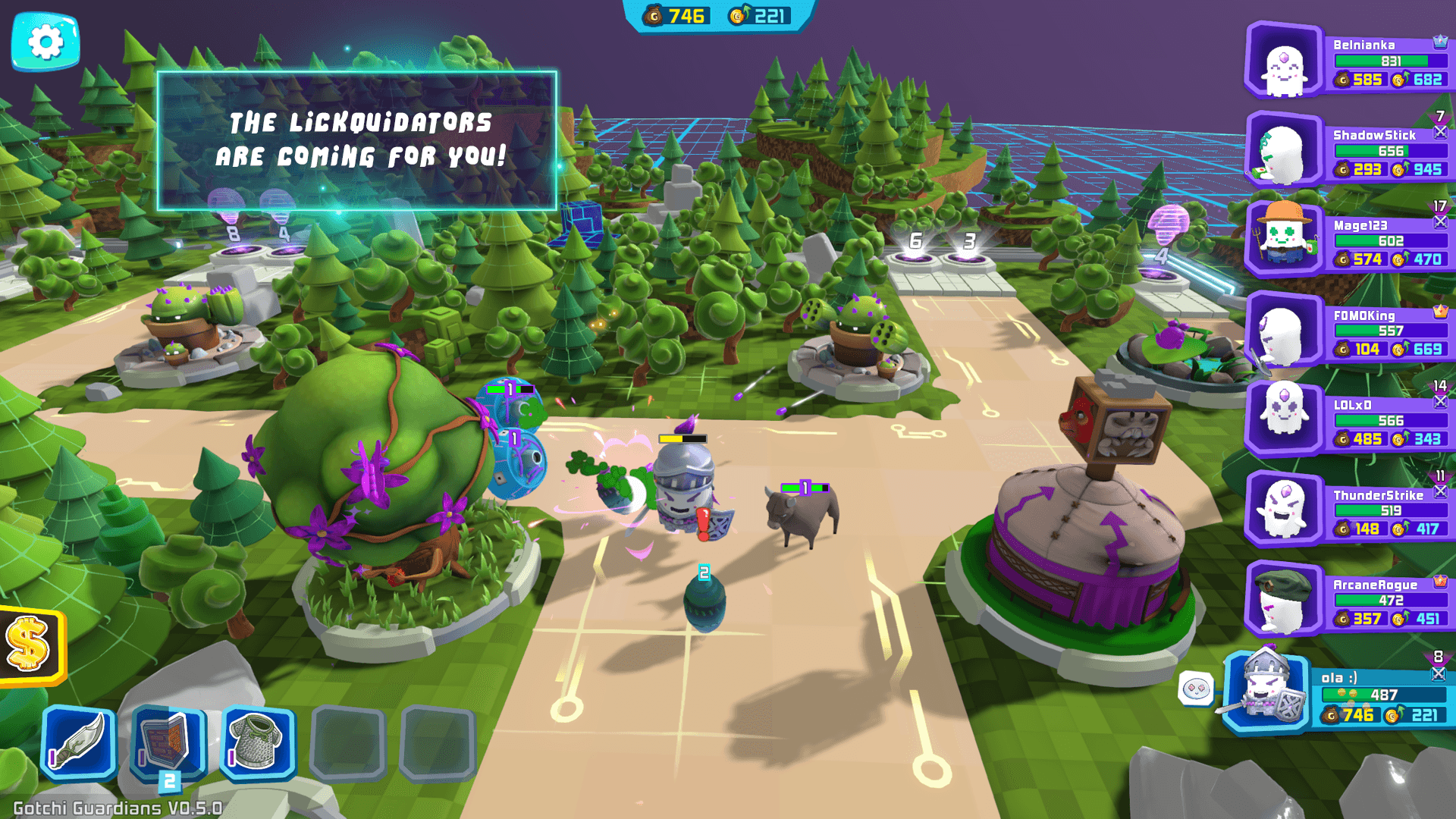Pick ArcaneRogue's player row
1456x819 pixels.
coord(1350,601)
